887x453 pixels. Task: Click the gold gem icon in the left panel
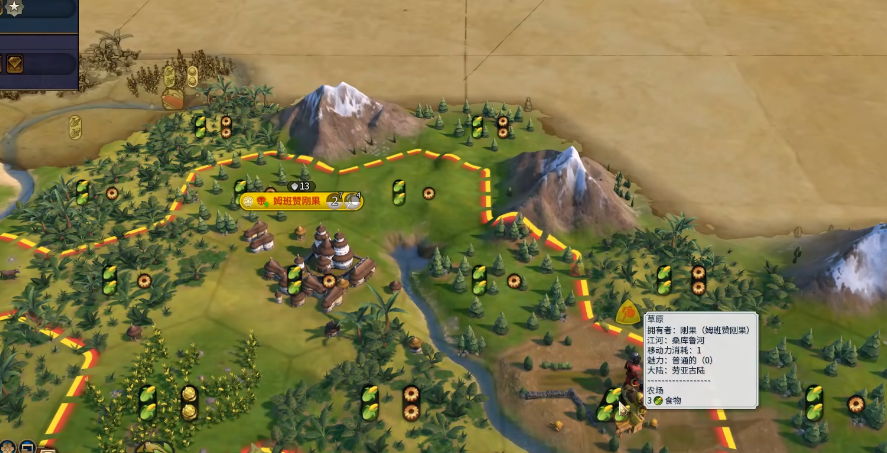(16, 64)
